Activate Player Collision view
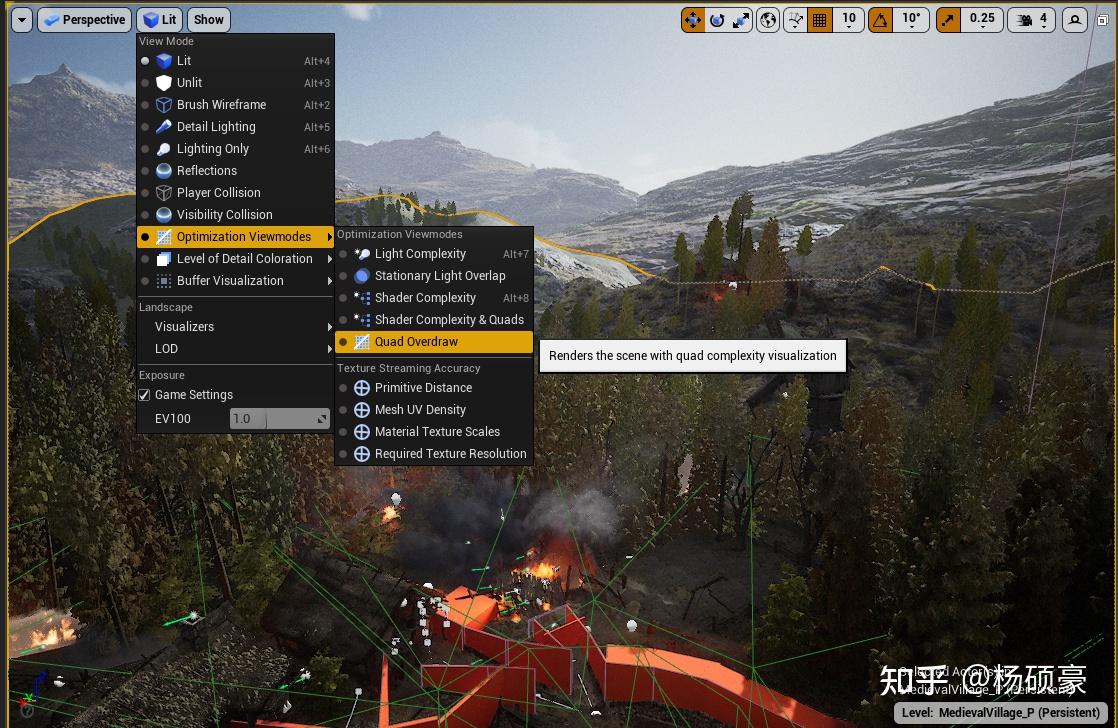The width and height of the screenshot is (1118, 728). (218, 193)
